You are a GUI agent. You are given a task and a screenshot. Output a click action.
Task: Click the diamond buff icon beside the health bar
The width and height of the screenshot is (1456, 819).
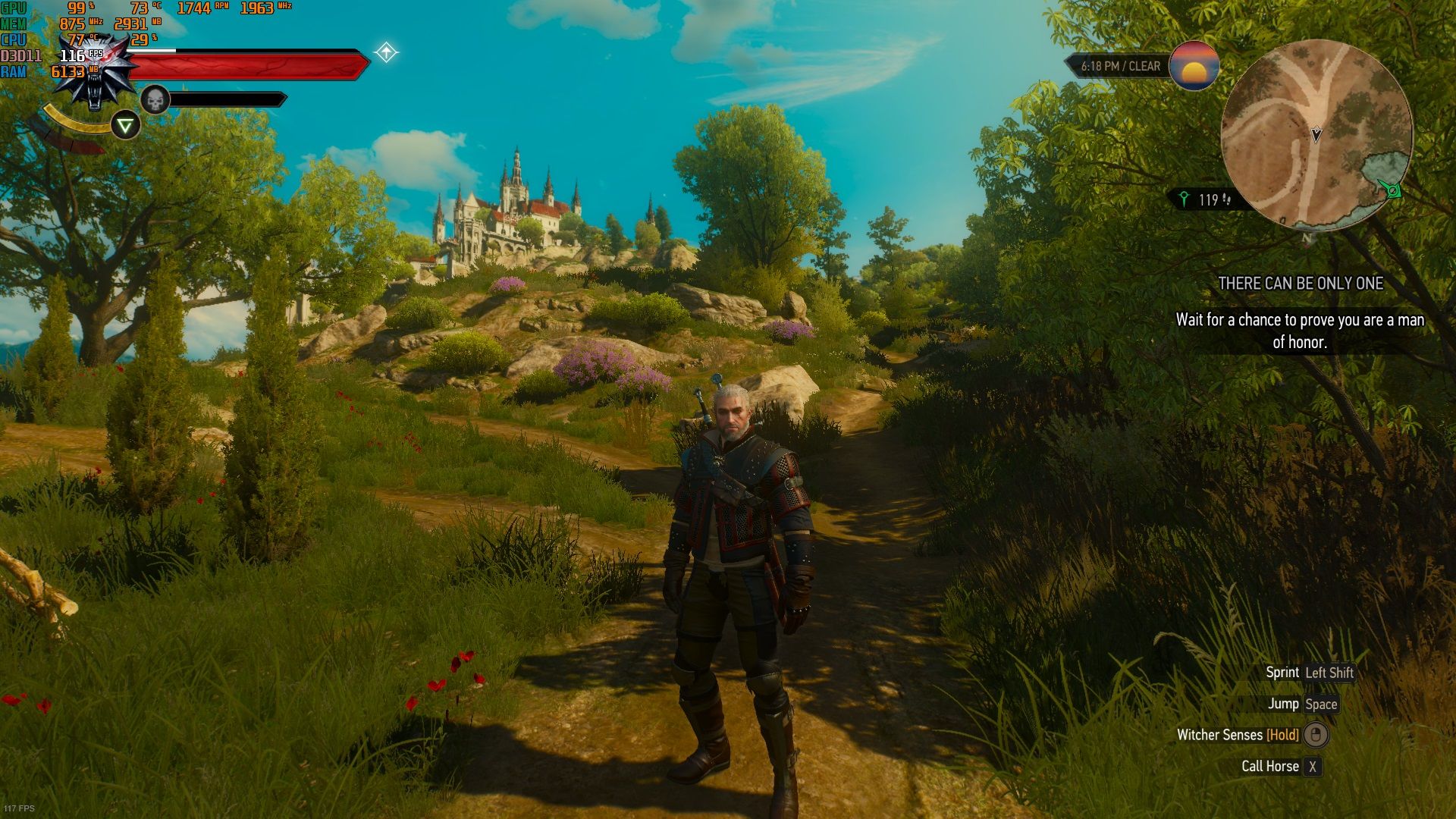(386, 52)
